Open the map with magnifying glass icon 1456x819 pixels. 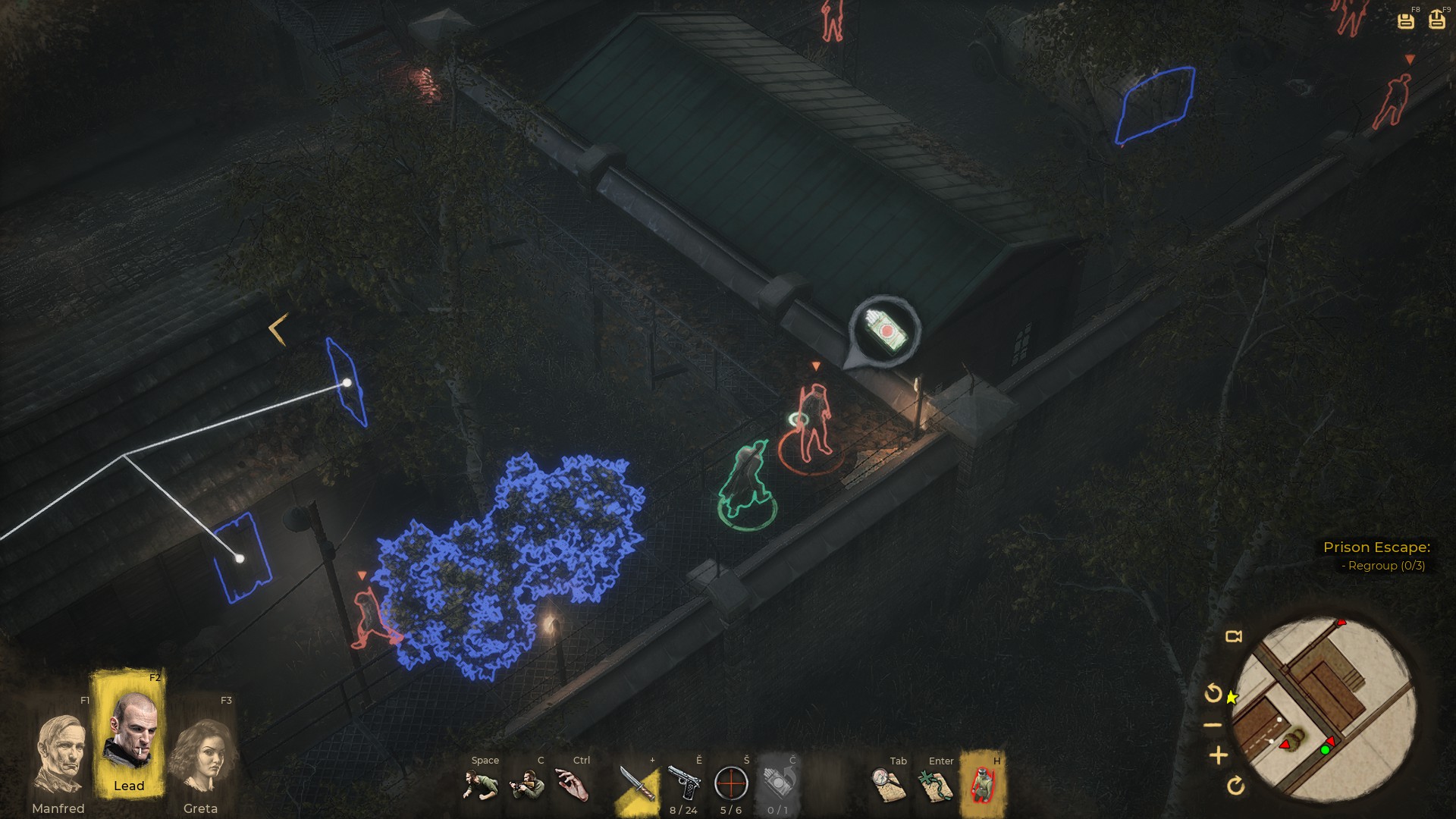[x=888, y=785]
